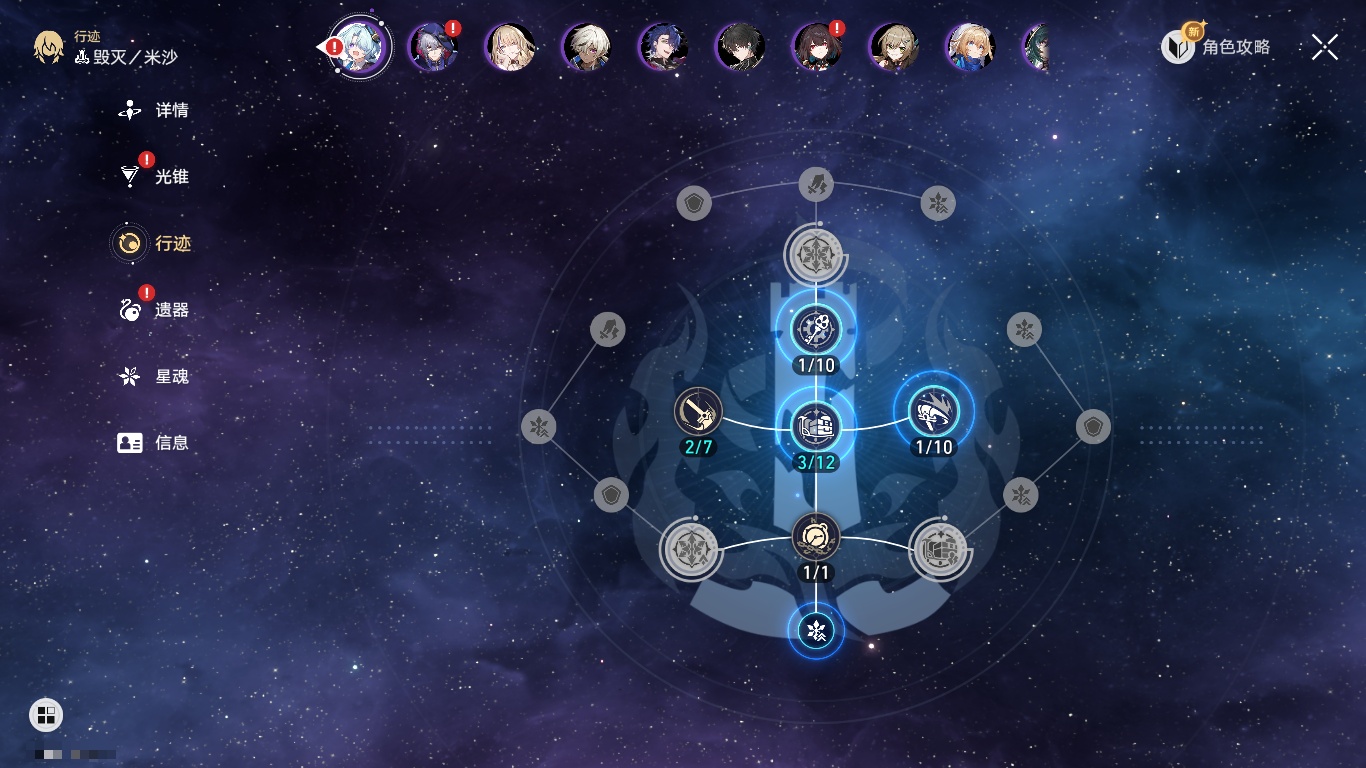Close the character screen with X

tap(1324, 47)
